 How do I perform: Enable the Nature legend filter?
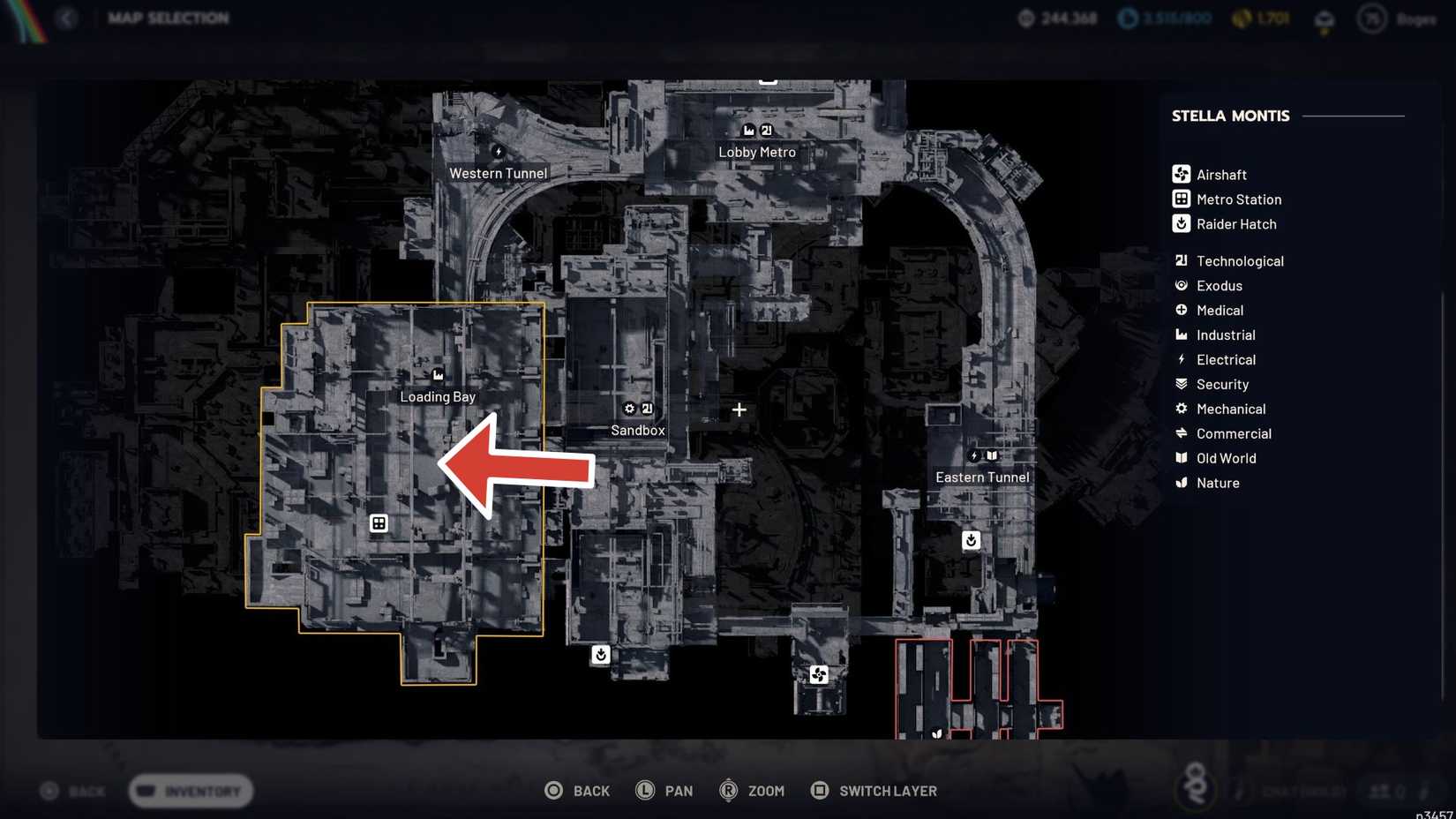click(x=1218, y=483)
